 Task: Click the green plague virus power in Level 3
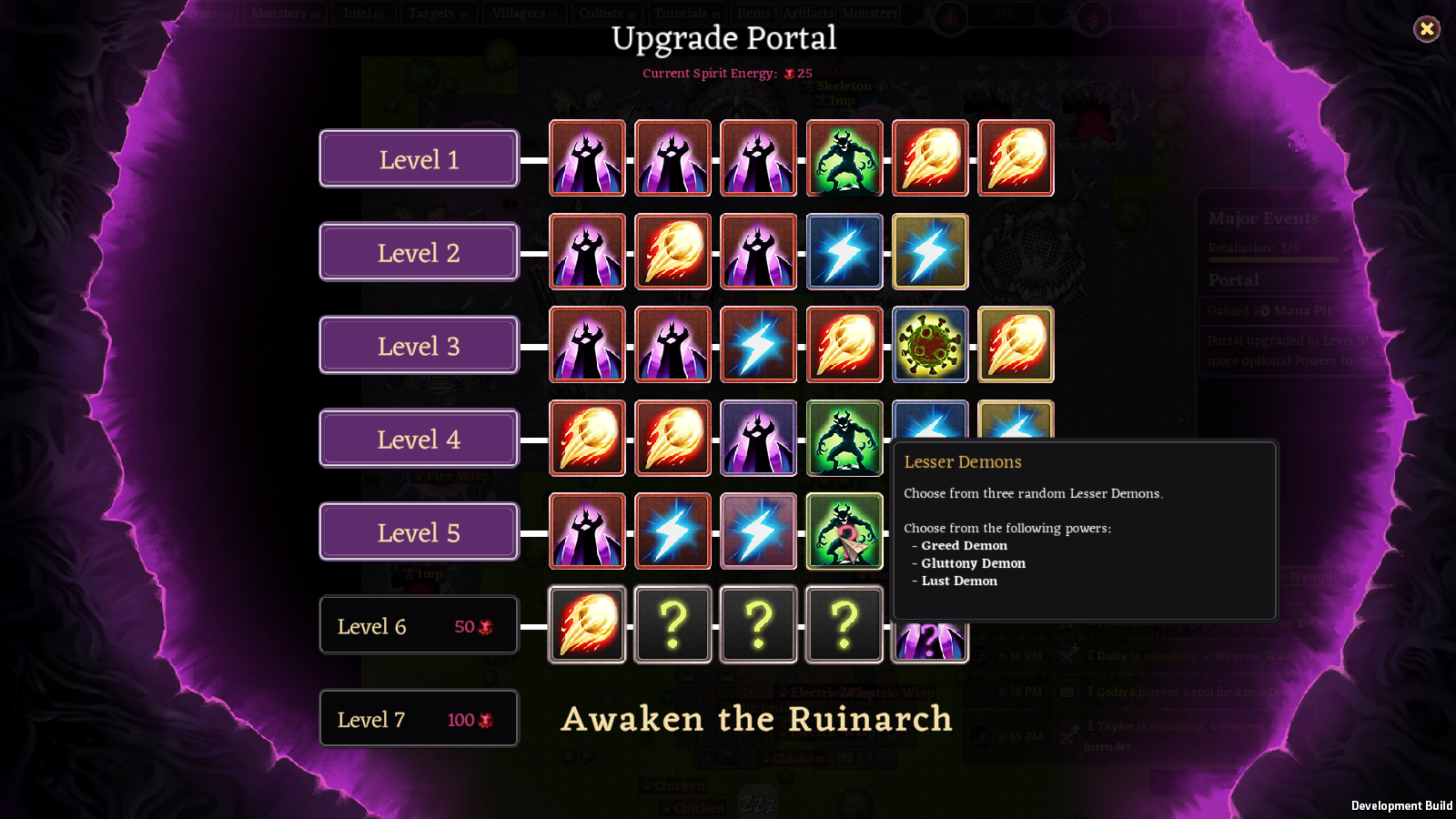coord(929,345)
